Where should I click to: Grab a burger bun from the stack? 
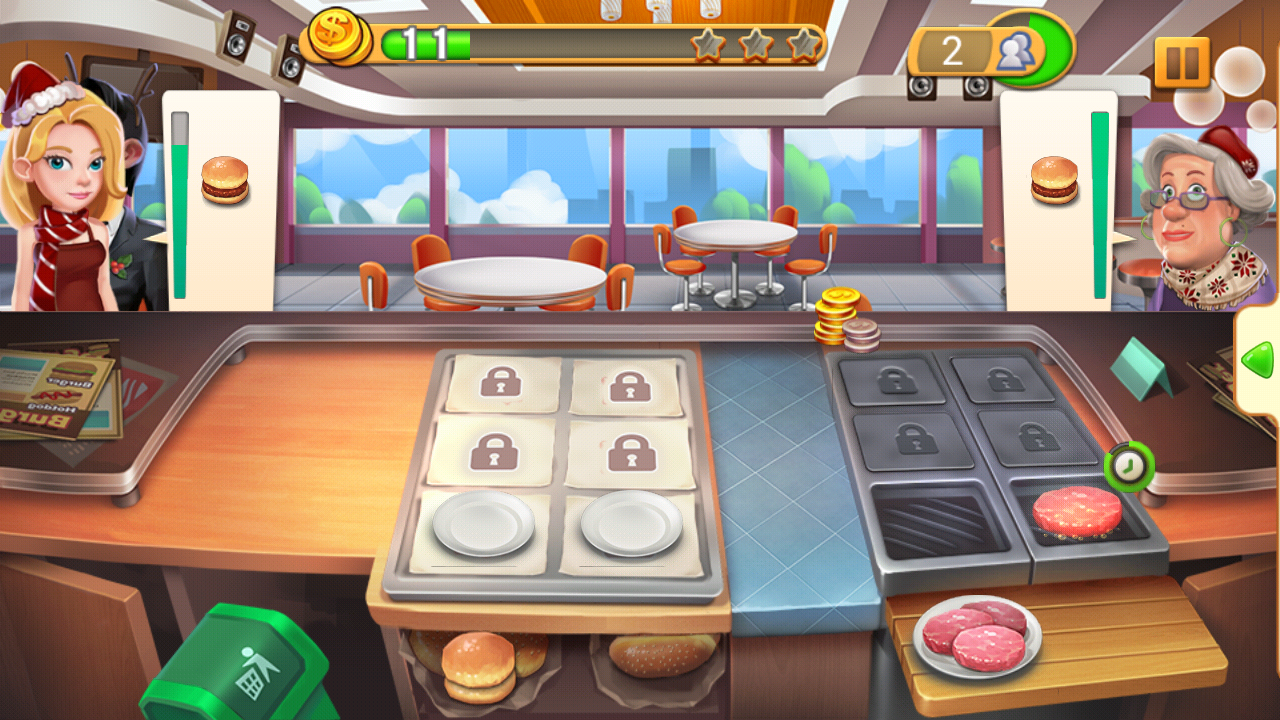tap(479, 665)
